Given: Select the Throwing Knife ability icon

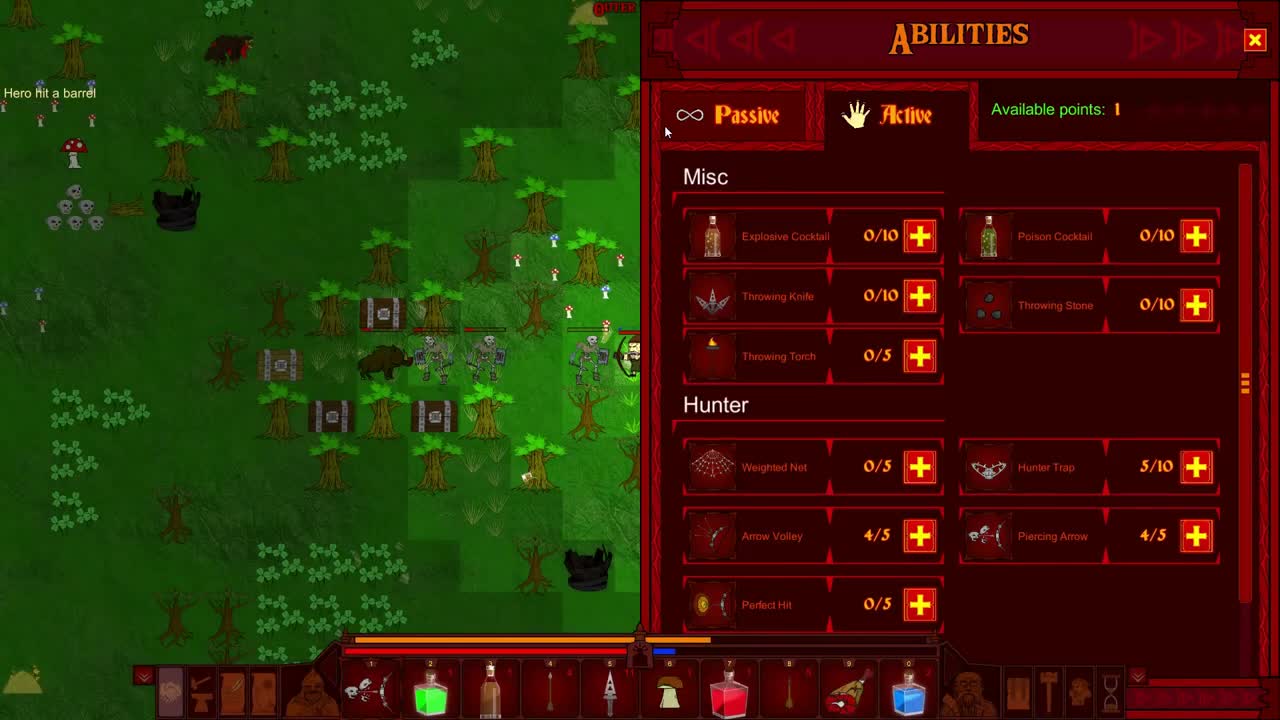Looking at the screenshot, I should [712, 296].
